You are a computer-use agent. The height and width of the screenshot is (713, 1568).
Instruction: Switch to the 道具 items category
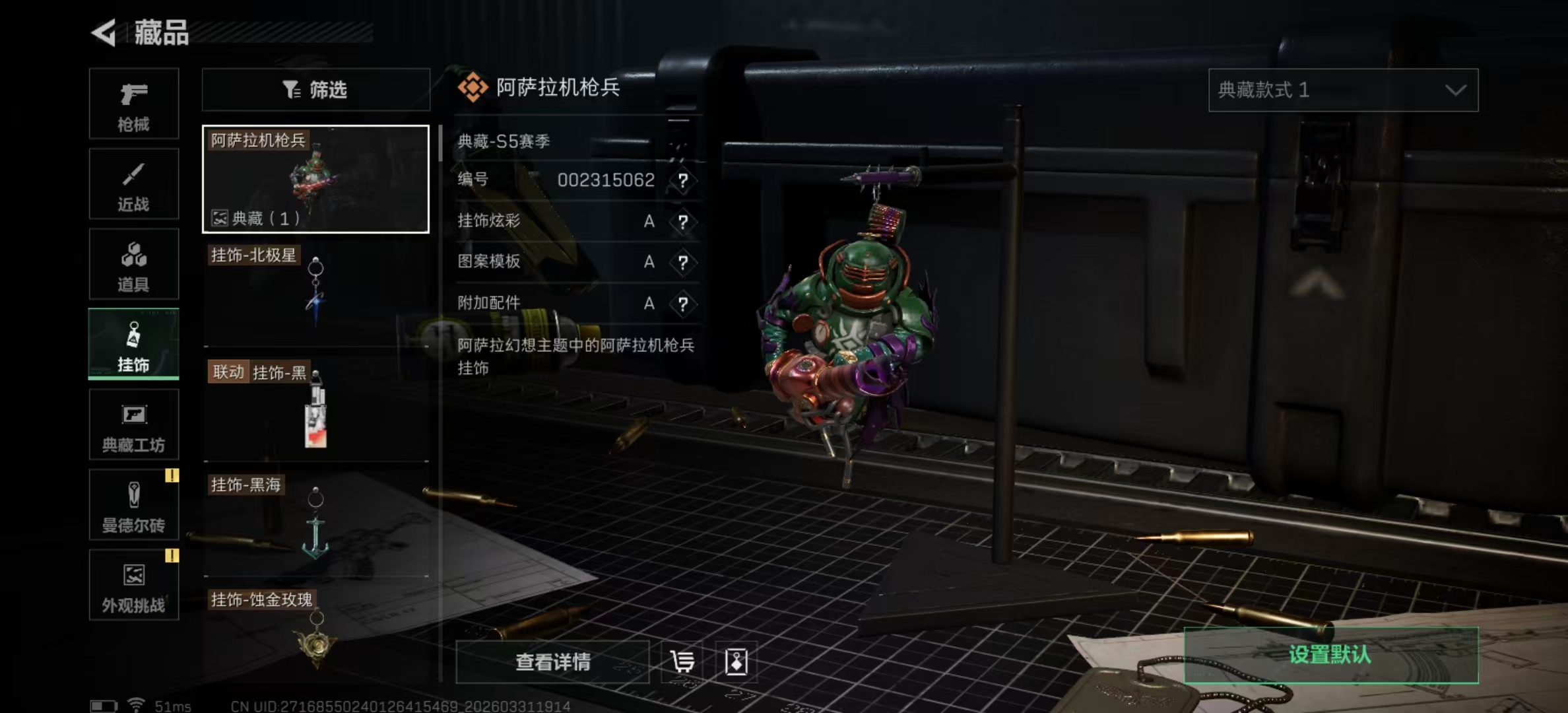[133, 264]
